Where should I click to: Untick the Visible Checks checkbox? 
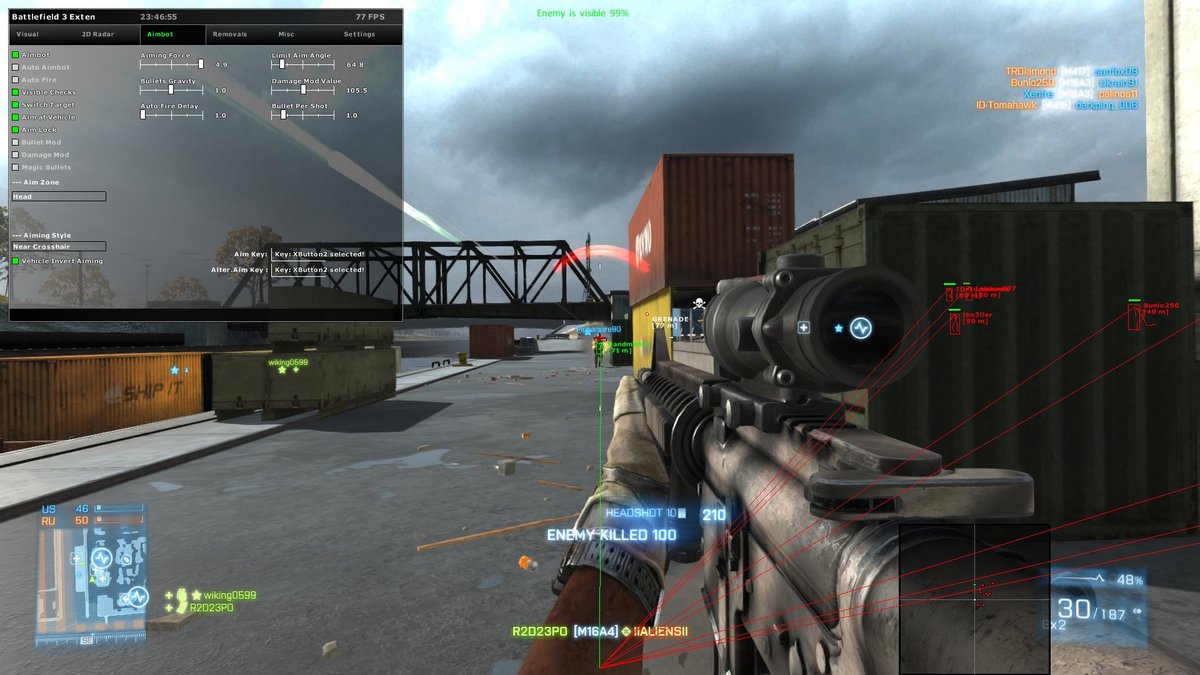15,92
